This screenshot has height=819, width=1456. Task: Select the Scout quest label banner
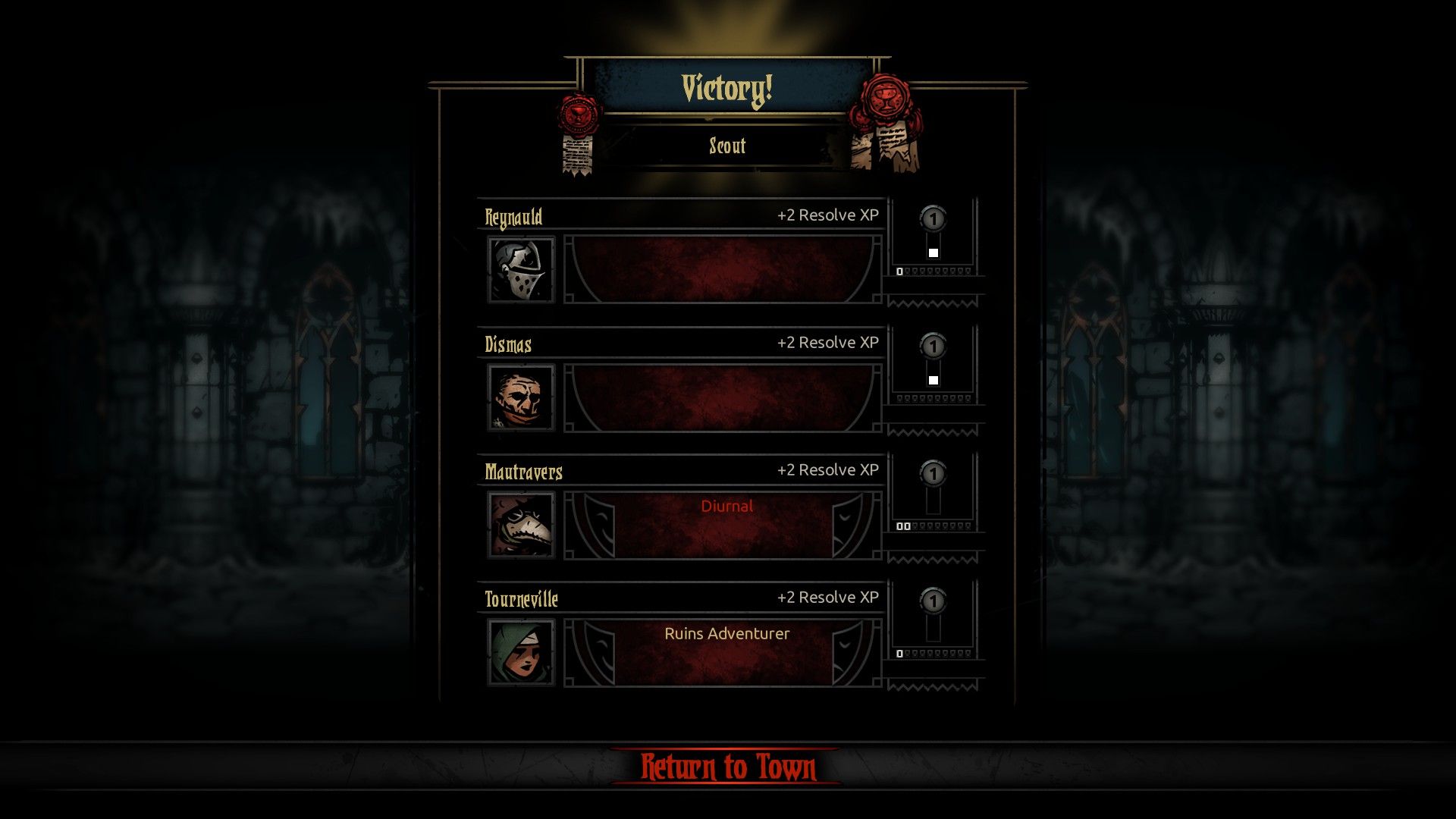pos(726,146)
